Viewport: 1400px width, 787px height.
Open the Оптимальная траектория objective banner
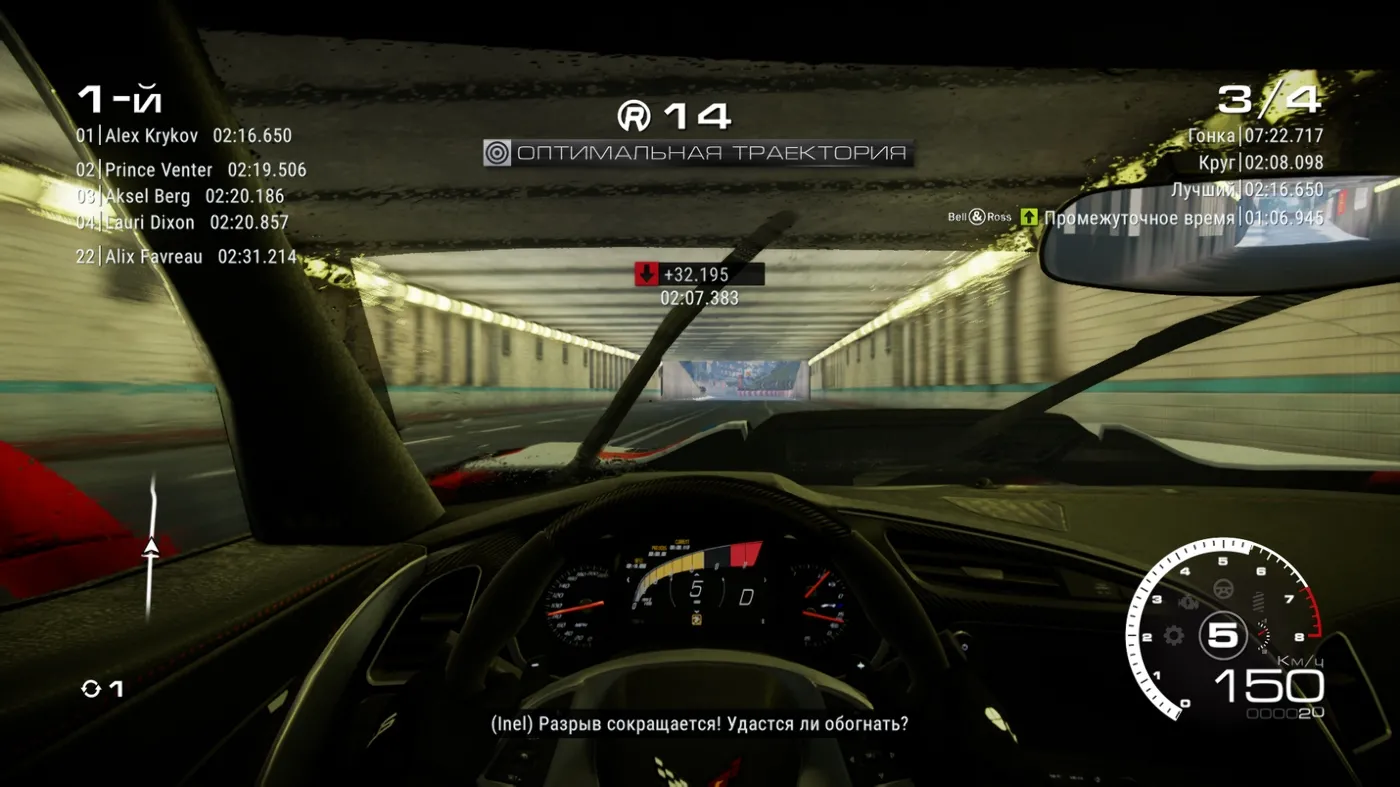(x=698, y=153)
